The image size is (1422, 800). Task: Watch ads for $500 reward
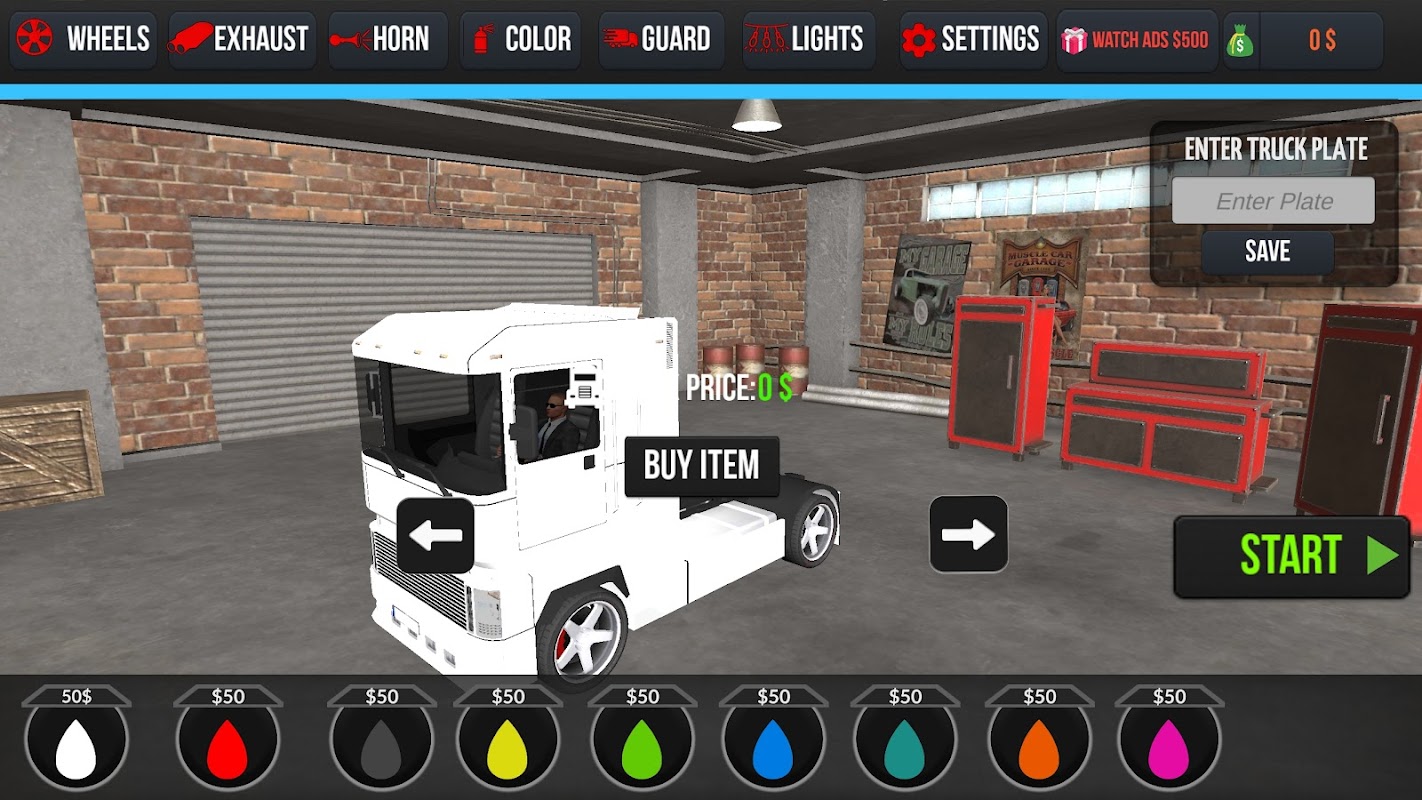tap(1137, 40)
